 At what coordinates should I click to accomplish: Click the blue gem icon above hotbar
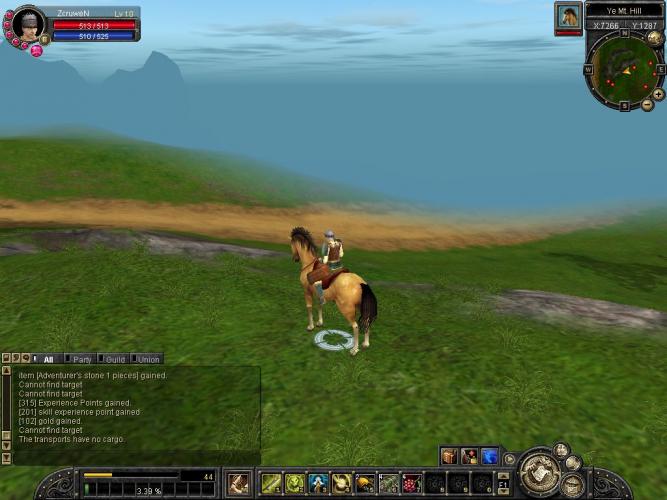pyautogui.click(x=489, y=457)
